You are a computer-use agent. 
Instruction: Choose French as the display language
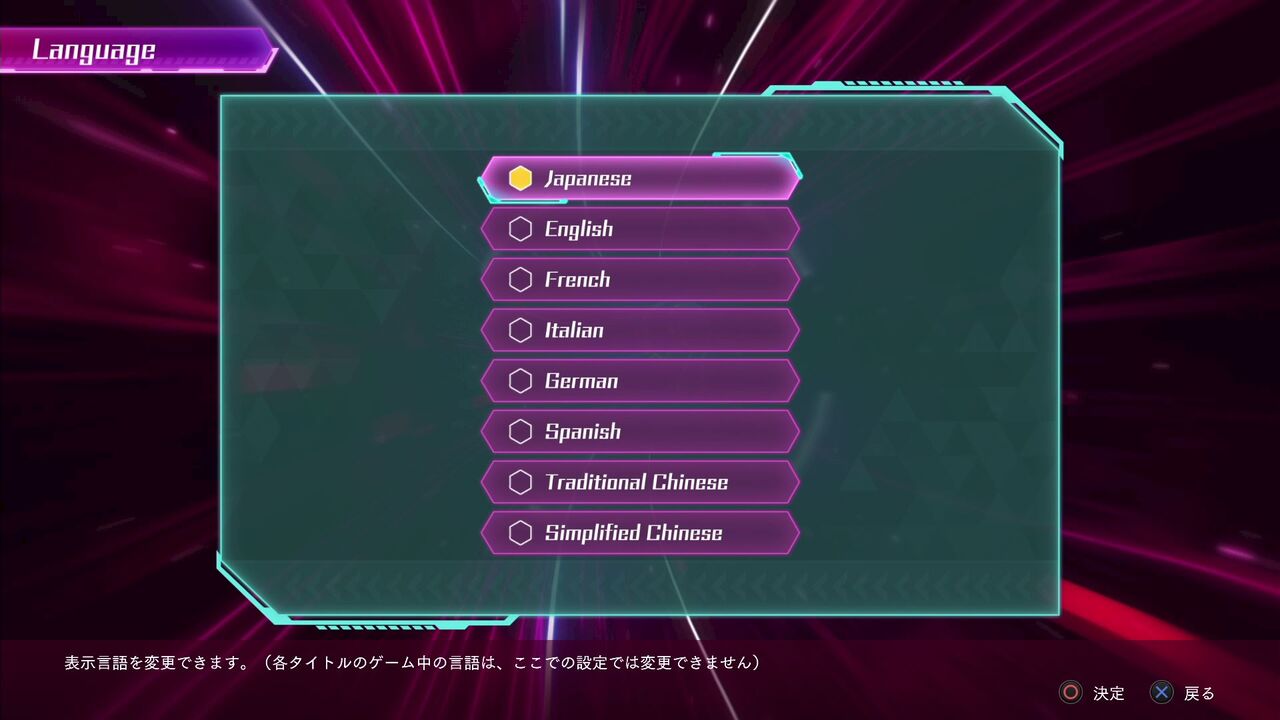(640, 279)
